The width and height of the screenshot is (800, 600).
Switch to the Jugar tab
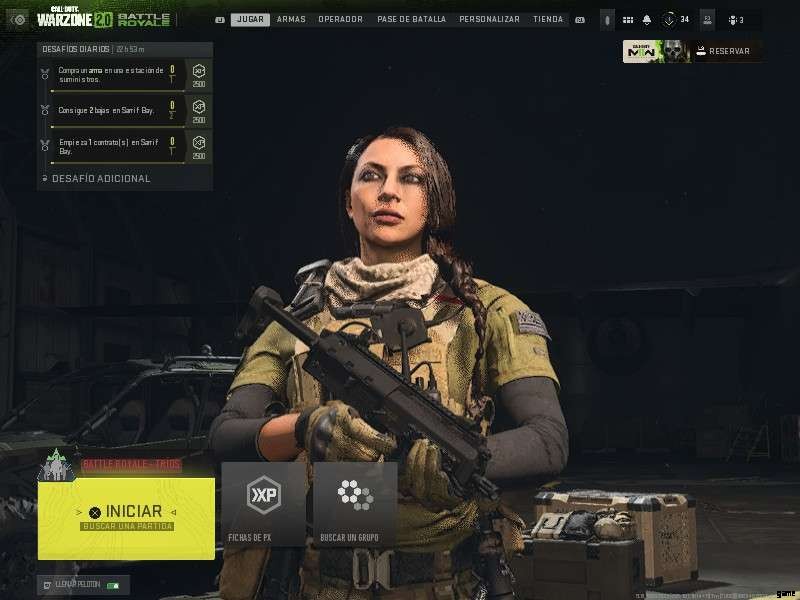point(249,19)
